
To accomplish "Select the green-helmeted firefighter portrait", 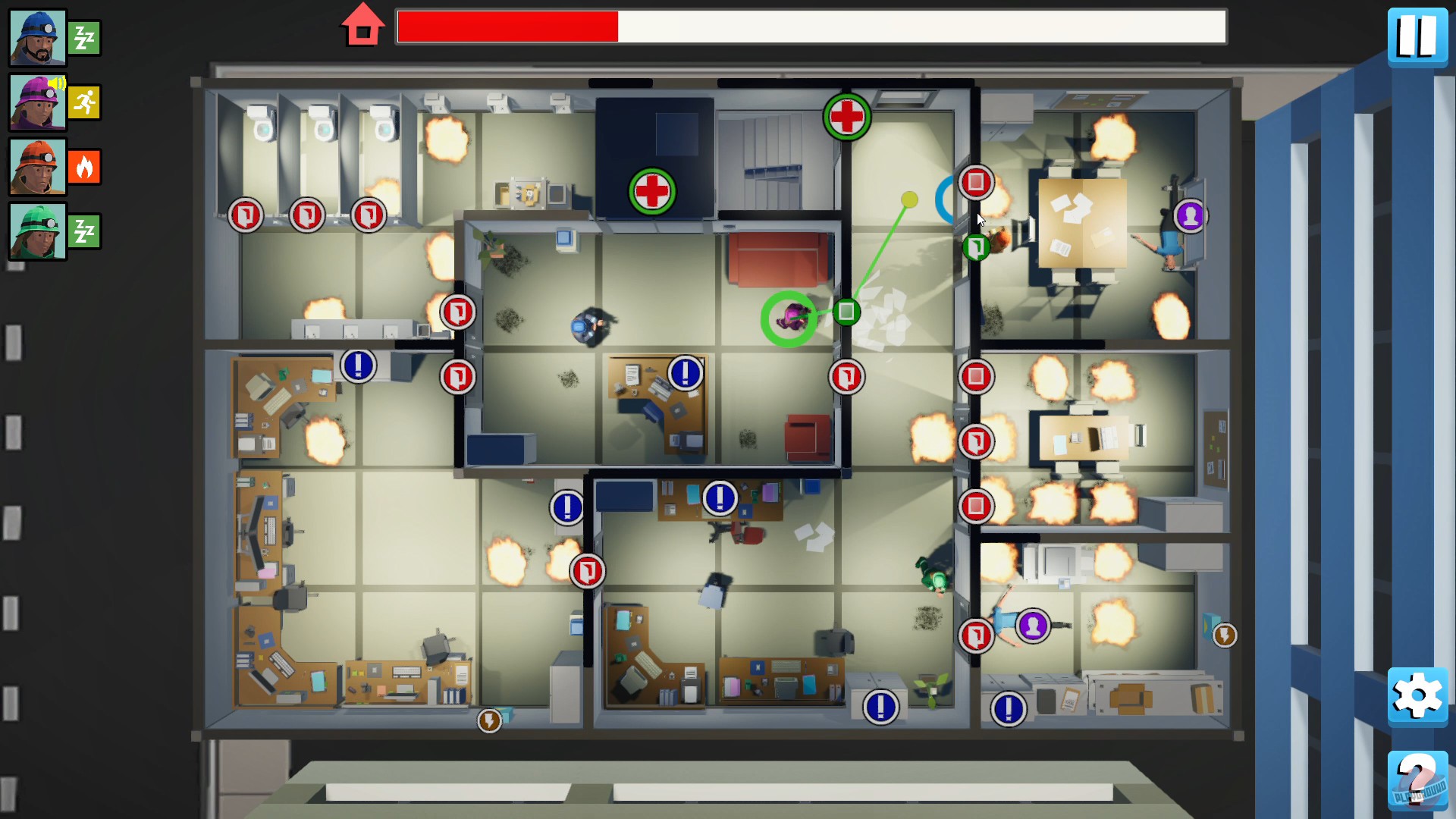I will click(x=36, y=231).
